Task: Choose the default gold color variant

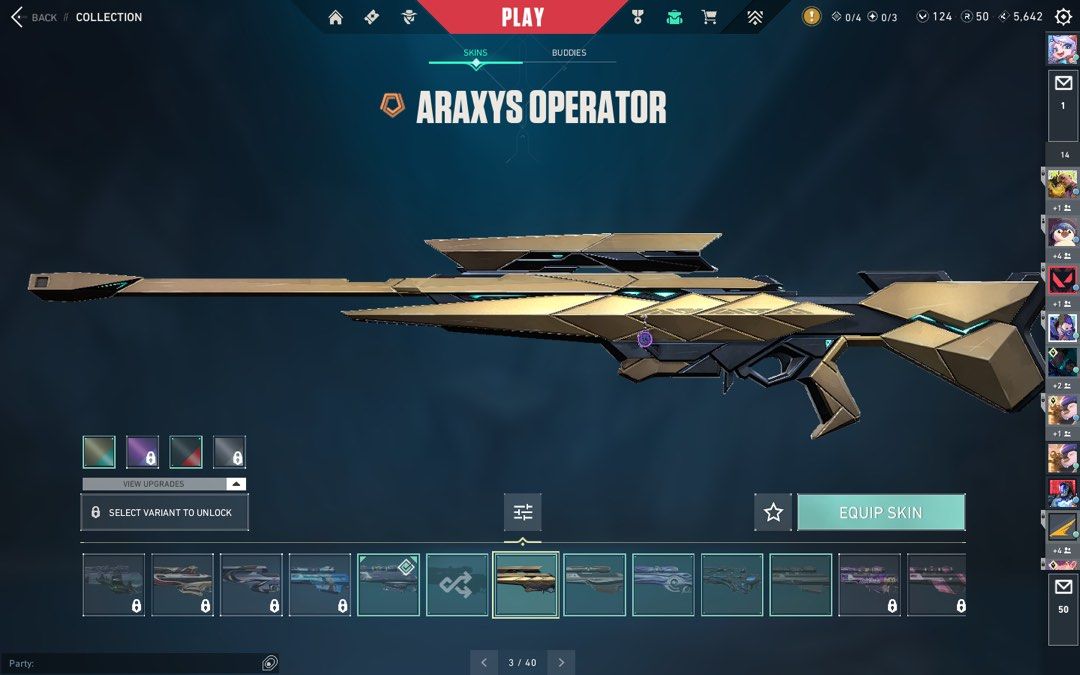Action: [x=99, y=452]
